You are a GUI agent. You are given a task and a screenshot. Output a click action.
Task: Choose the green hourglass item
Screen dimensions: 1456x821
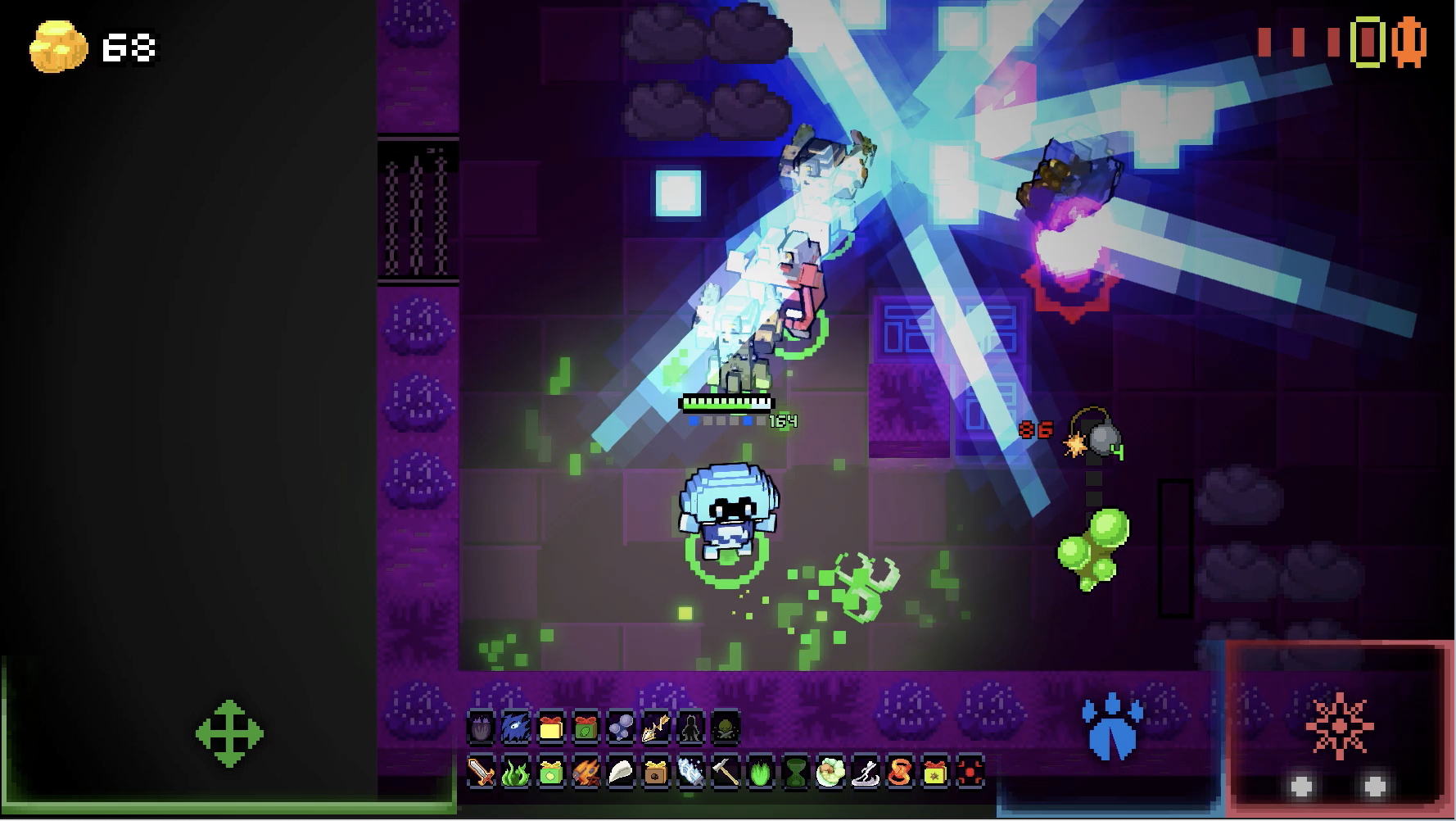795,772
